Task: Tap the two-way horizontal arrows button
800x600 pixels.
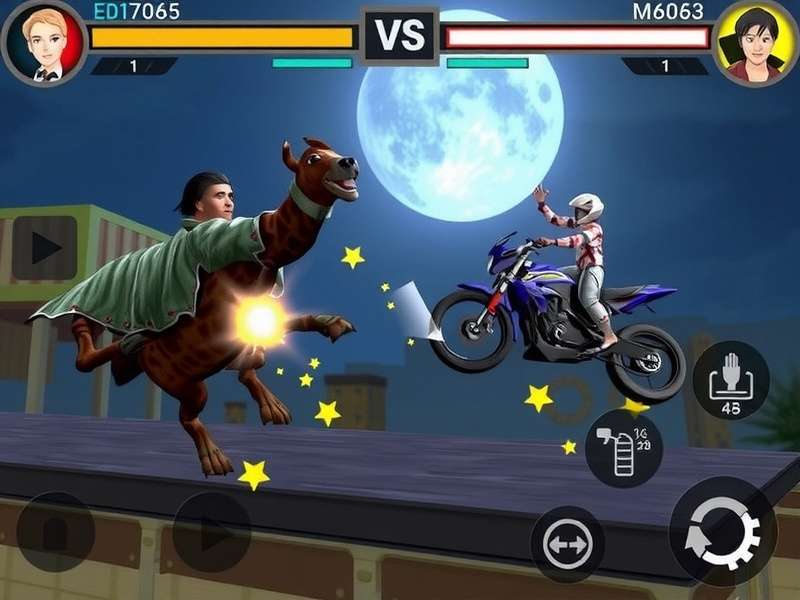Action: 567,544
